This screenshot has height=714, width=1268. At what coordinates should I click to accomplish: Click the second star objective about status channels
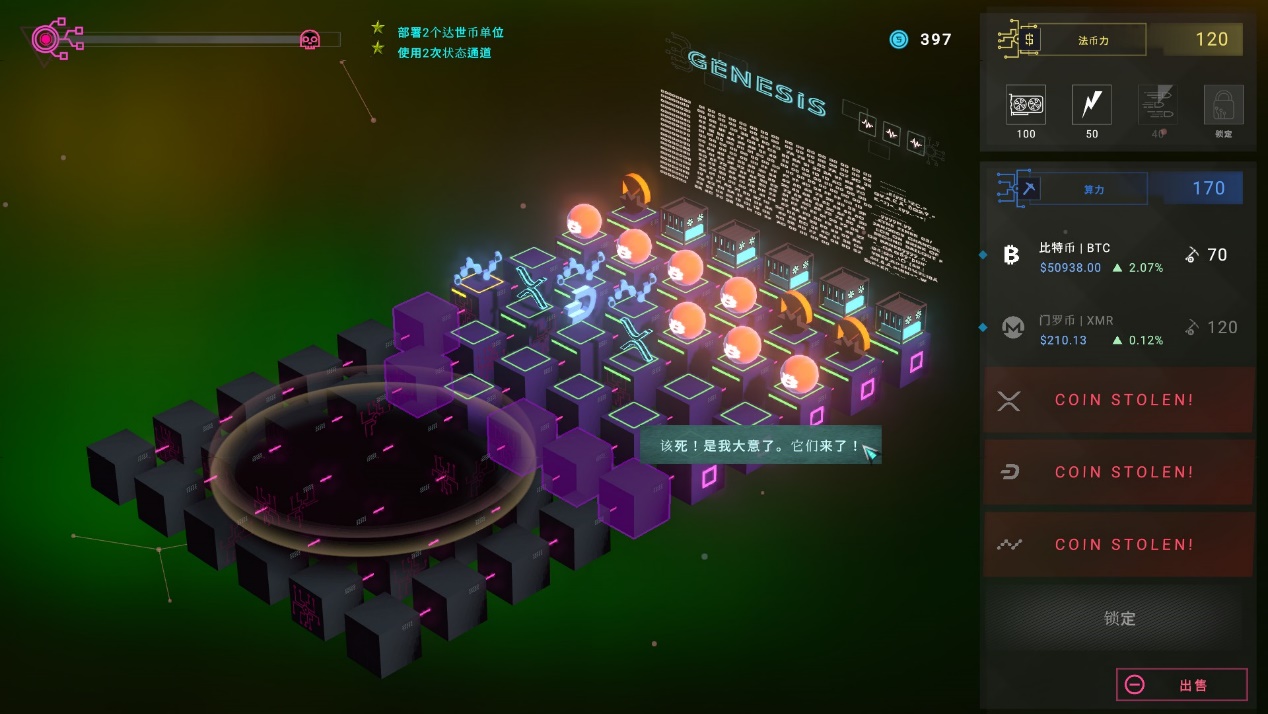[x=444, y=53]
